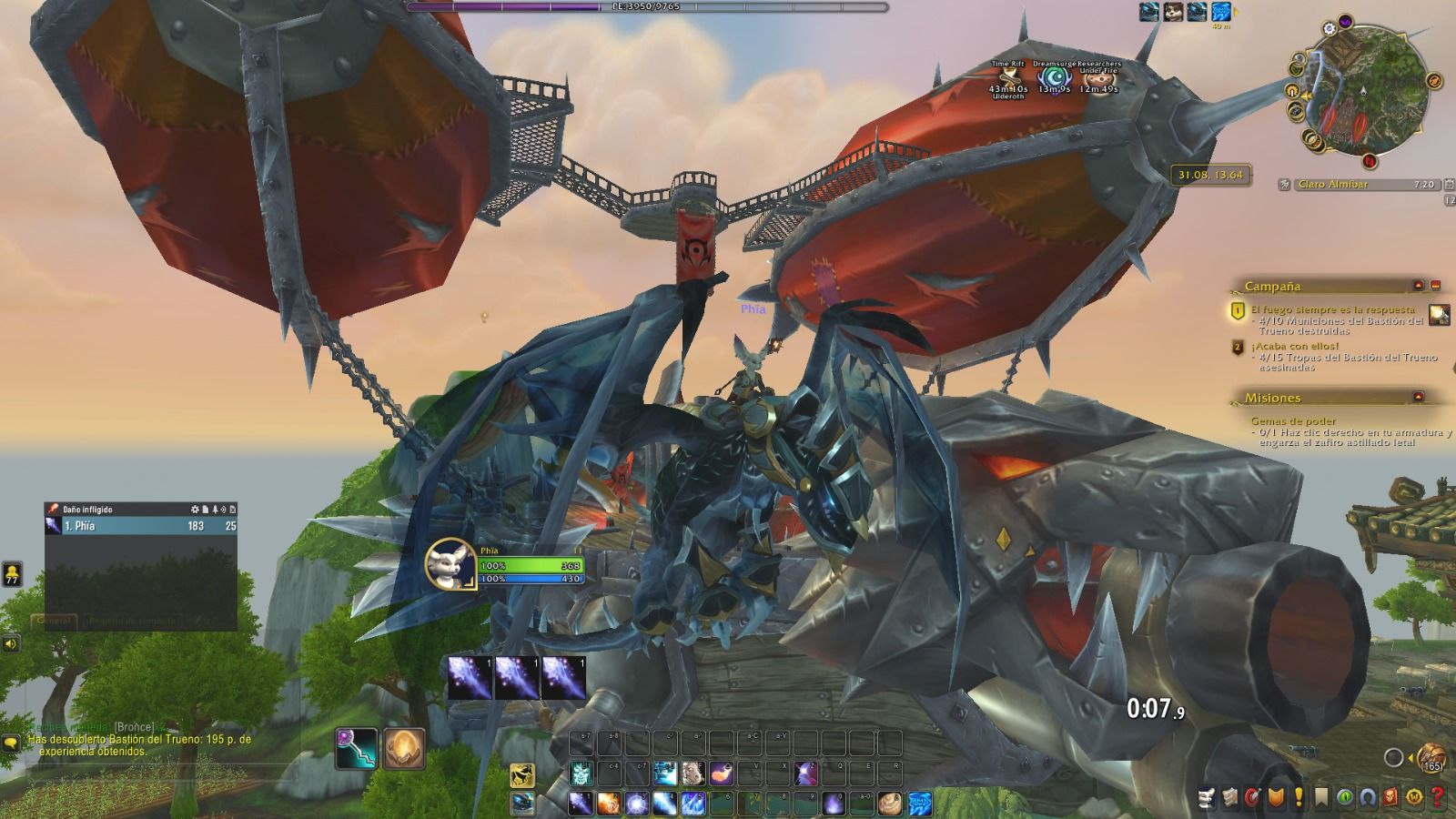
Task: Open the damage meter settings gear
Action: (x=194, y=510)
